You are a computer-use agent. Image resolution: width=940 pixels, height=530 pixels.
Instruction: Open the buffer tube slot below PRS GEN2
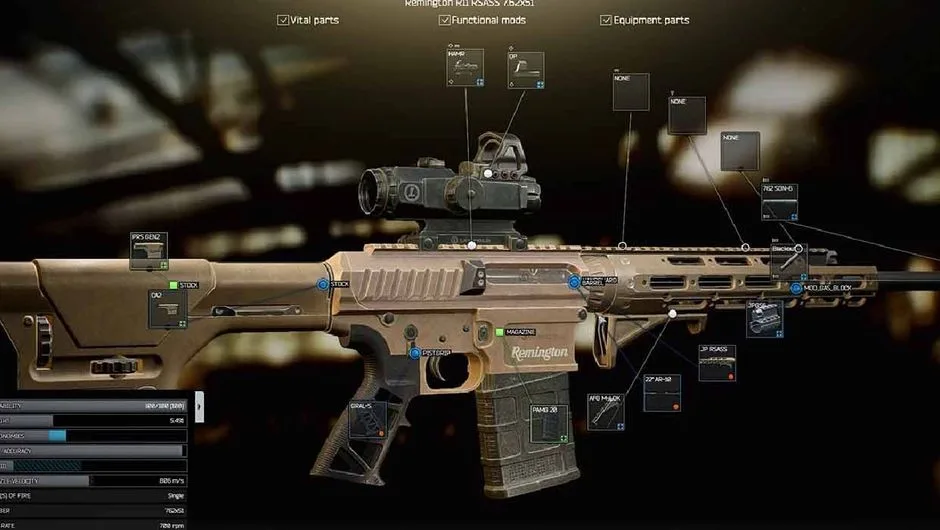coord(167,309)
